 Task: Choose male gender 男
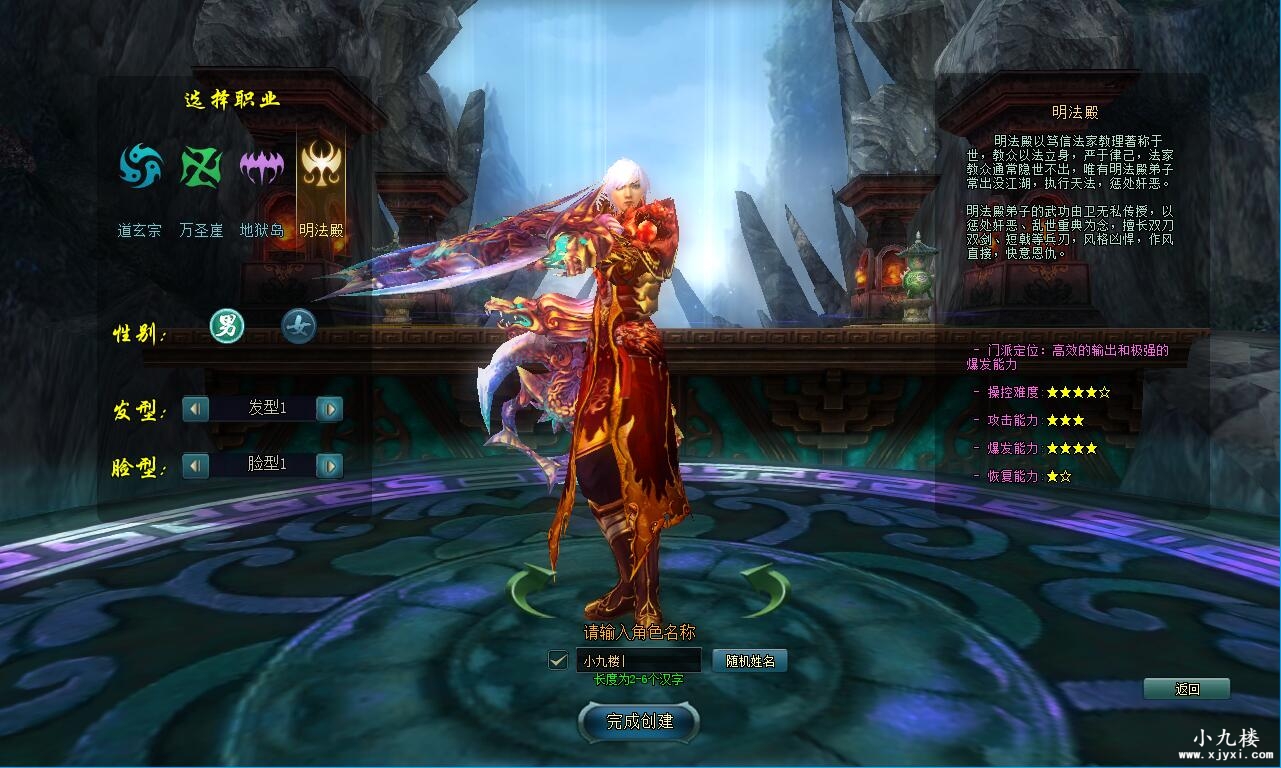(x=228, y=326)
